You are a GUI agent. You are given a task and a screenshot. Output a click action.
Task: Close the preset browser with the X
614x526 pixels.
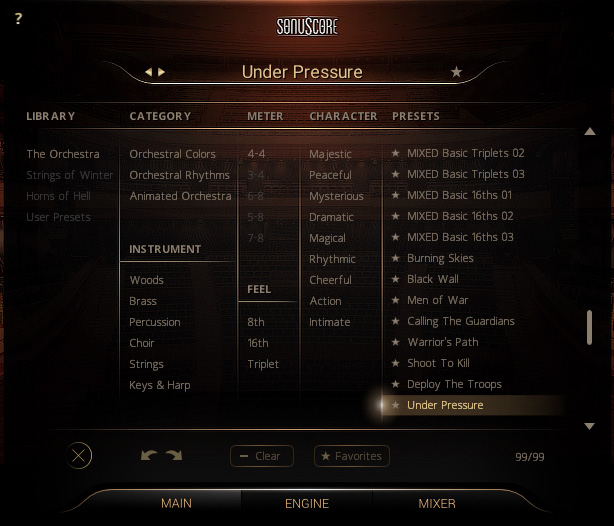[x=80, y=456]
